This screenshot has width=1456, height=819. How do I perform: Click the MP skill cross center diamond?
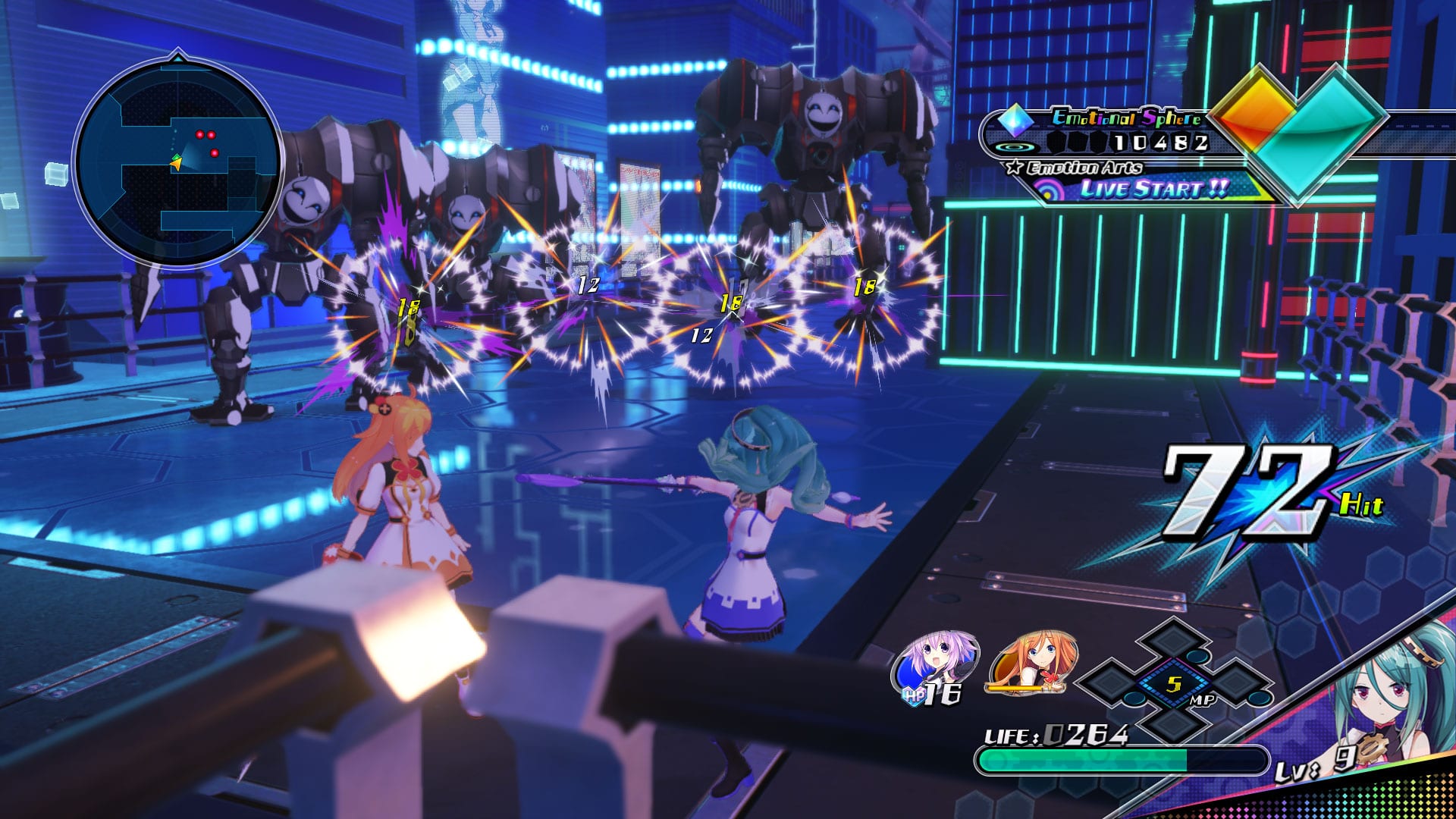tap(1173, 685)
